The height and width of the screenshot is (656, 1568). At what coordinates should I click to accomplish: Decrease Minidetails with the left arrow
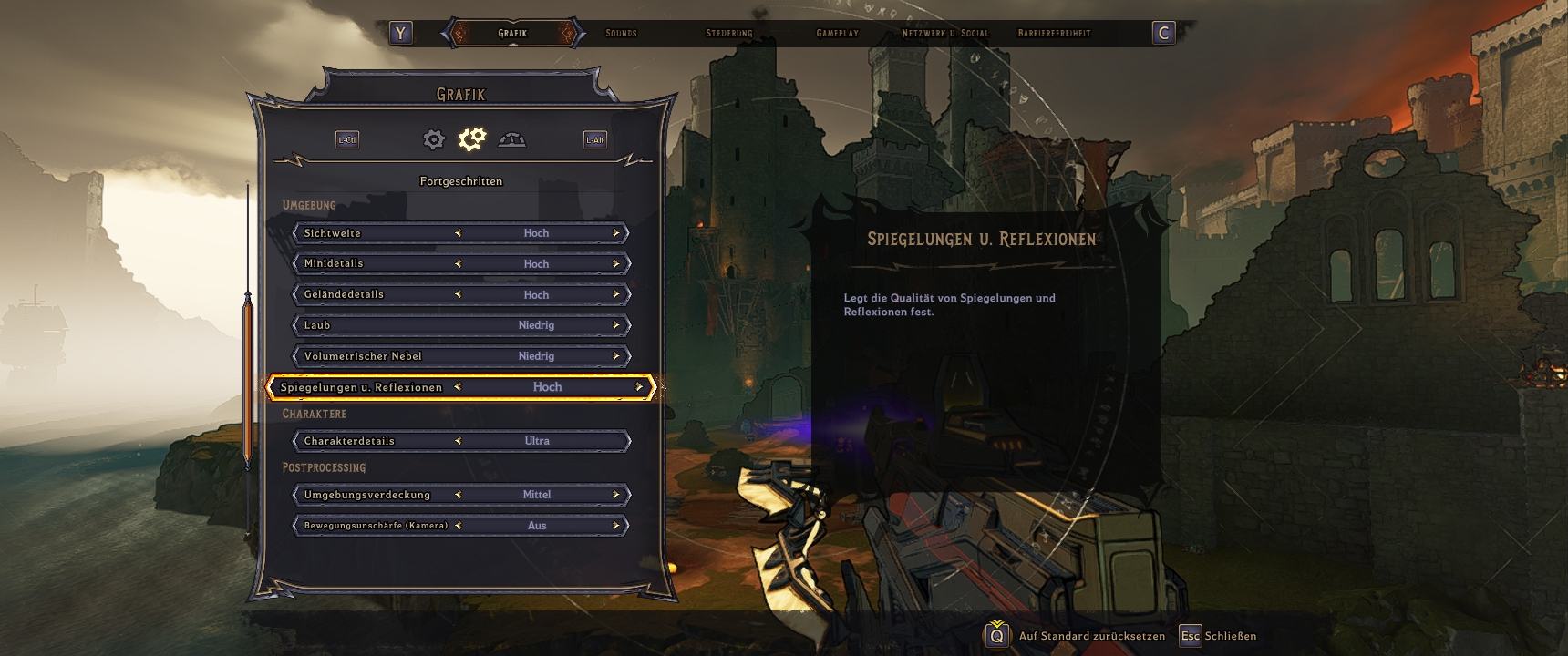pyautogui.click(x=458, y=264)
